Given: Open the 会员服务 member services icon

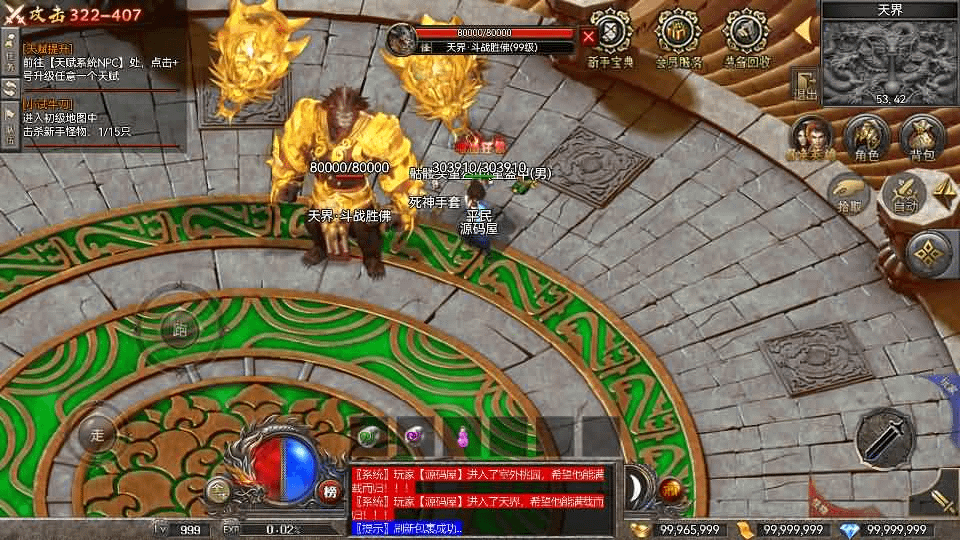Looking at the screenshot, I should click(x=679, y=38).
